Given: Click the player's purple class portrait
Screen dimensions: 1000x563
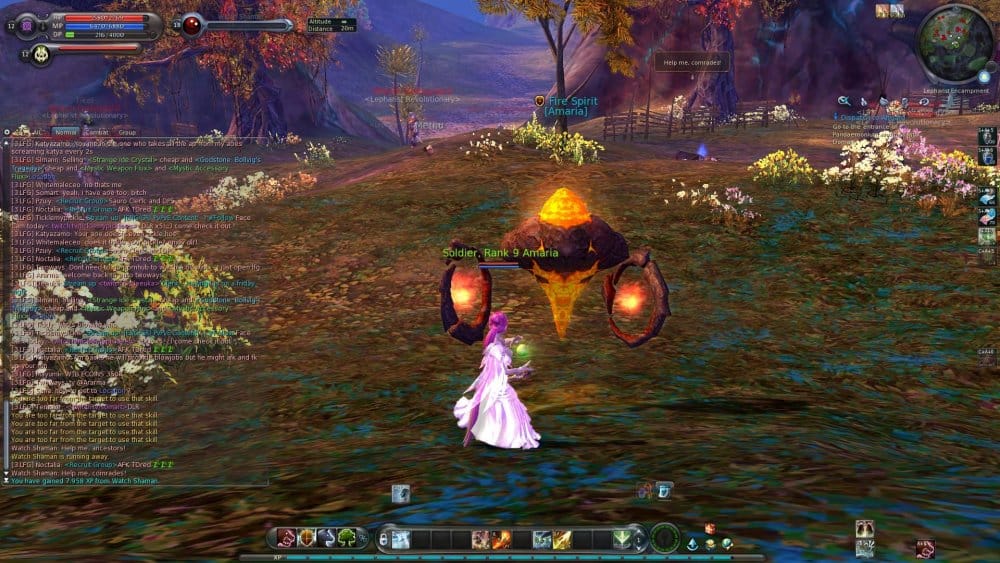Looking at the screenshot, I should [x=29, y=25].
